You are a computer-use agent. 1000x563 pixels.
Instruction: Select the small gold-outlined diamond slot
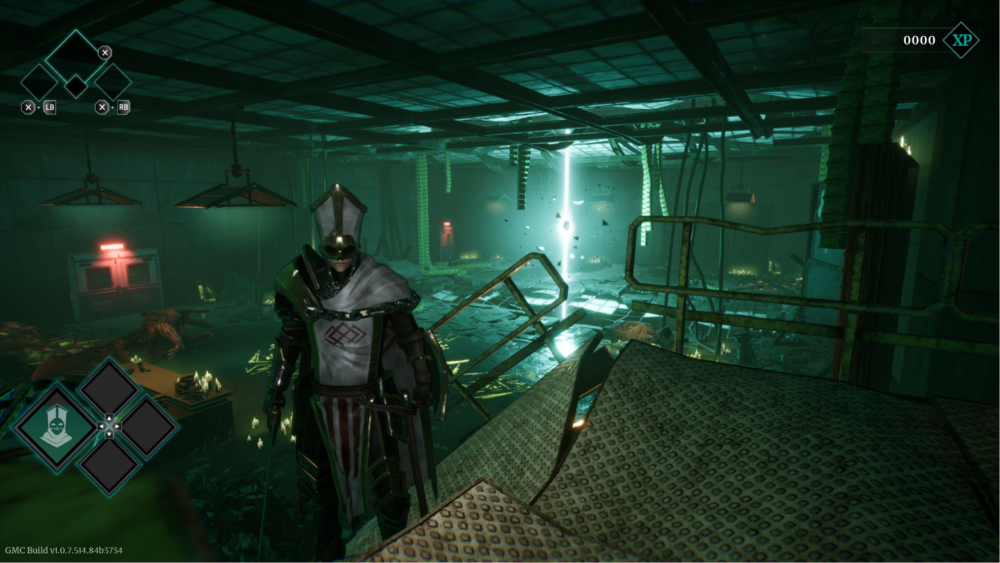click(x=76, y=86)
